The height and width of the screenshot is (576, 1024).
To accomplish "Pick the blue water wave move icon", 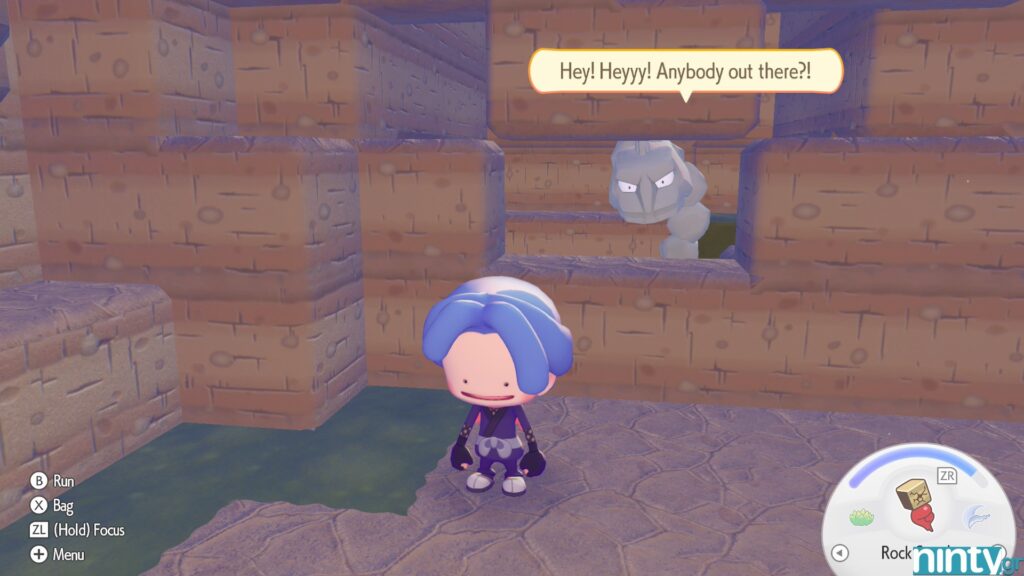I will [976, 515].
